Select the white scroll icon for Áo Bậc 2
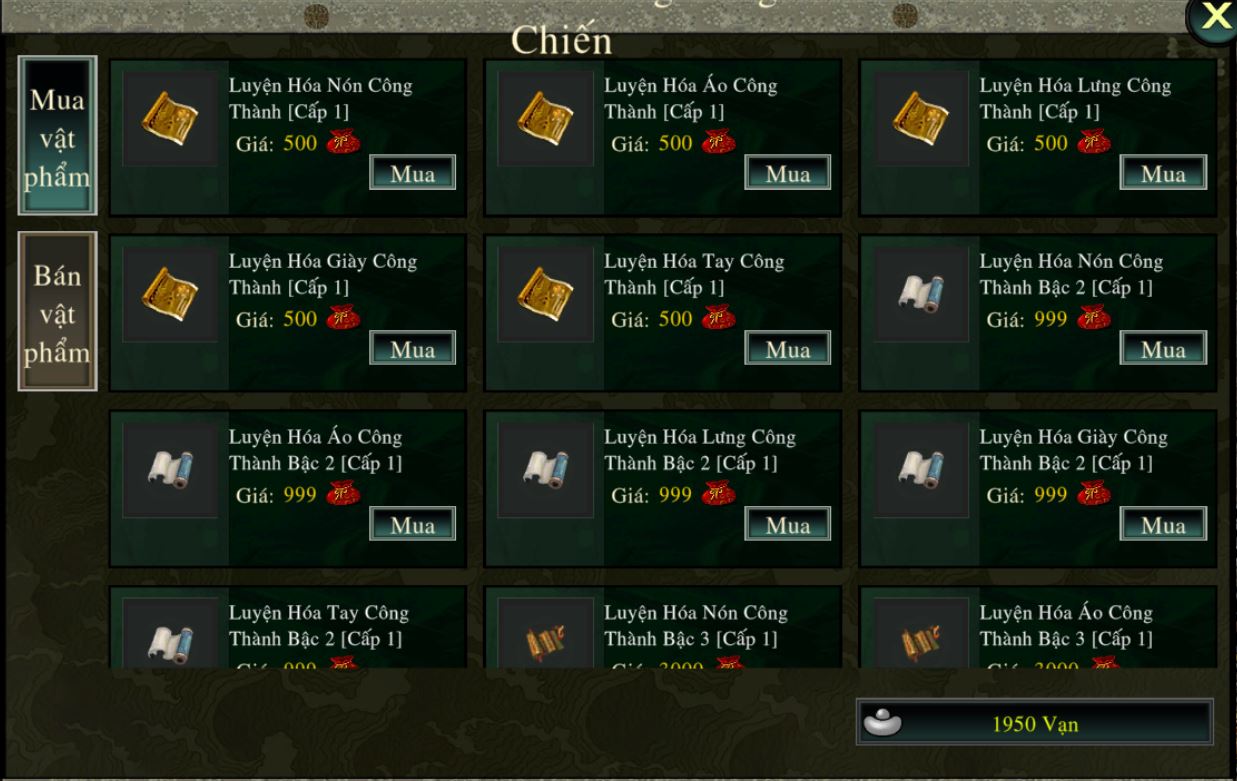The height and width of the screenshot is (781, 1237). 170,469
